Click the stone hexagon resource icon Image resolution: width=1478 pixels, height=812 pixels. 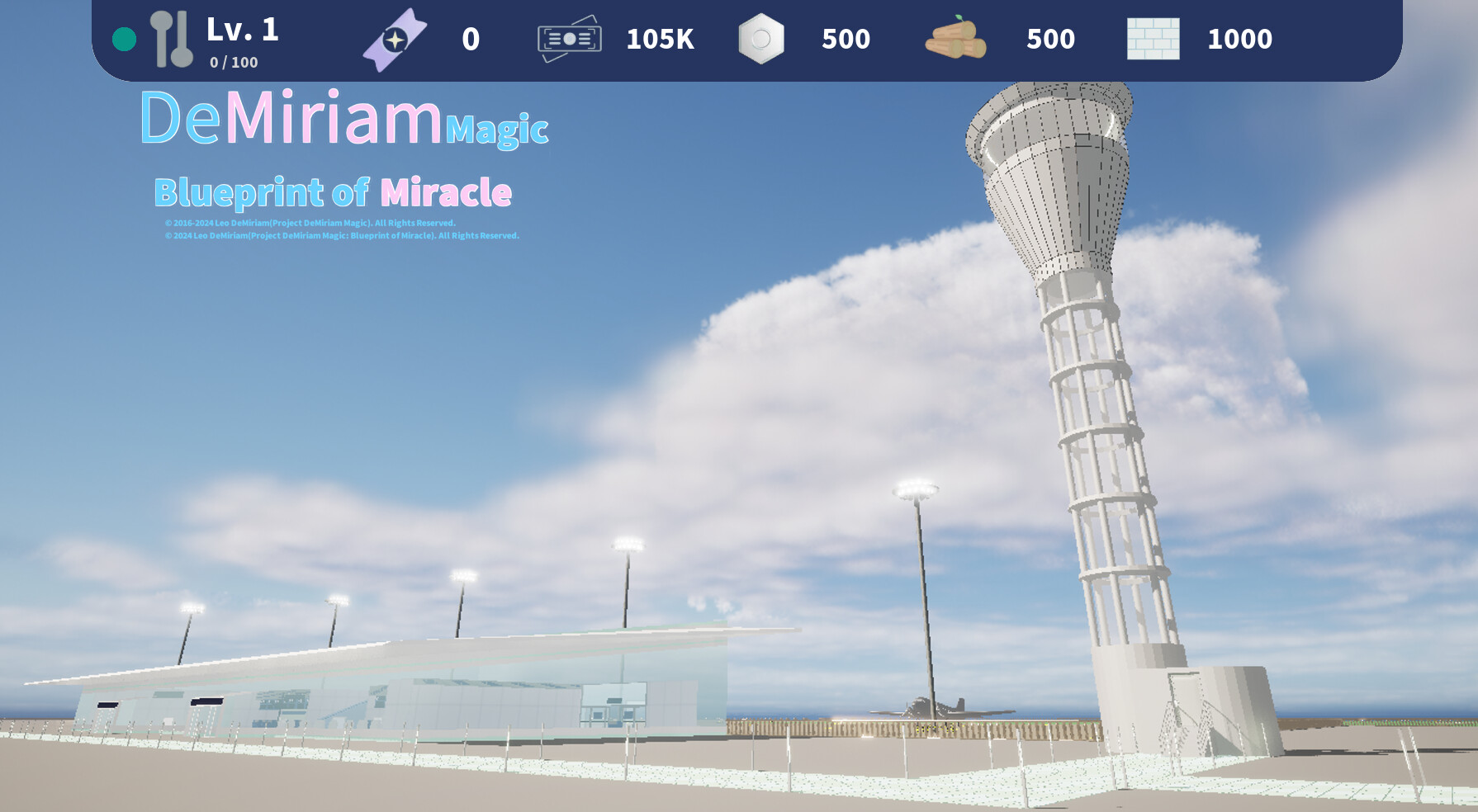tap(760, 37)
